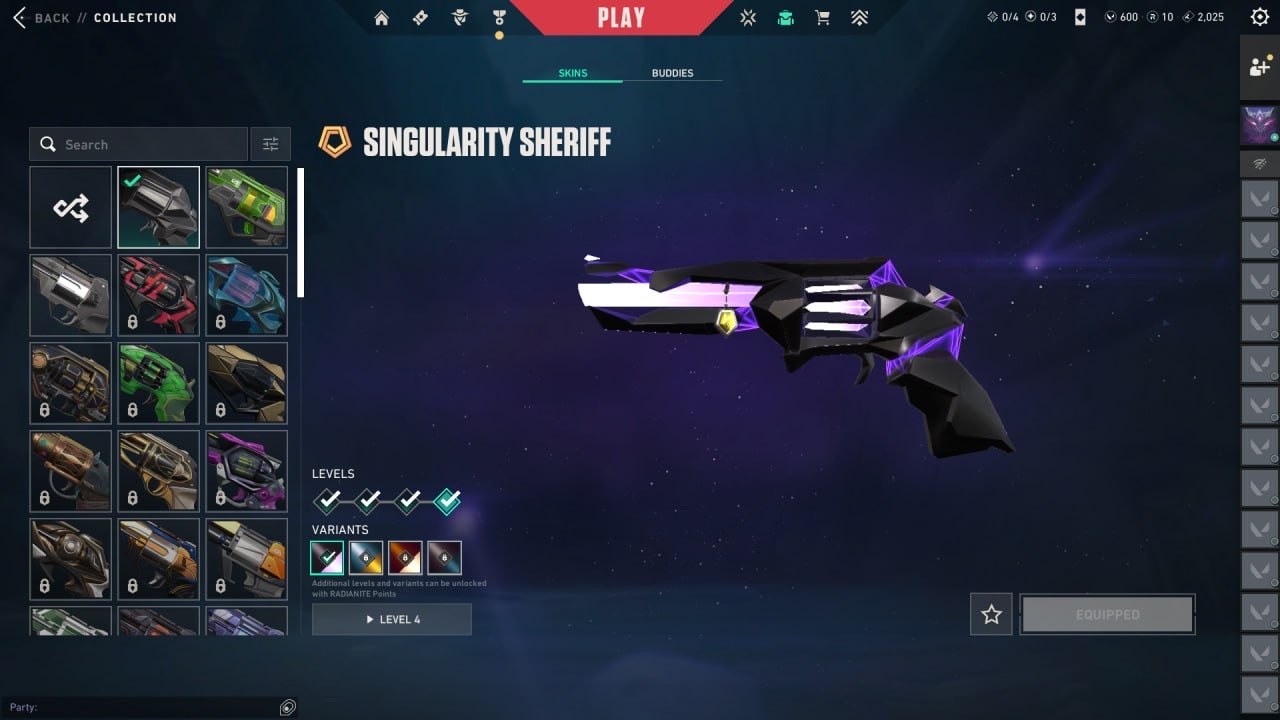
Task: Select the green and yellow Sheriff skin
Action: click(246, 207)
